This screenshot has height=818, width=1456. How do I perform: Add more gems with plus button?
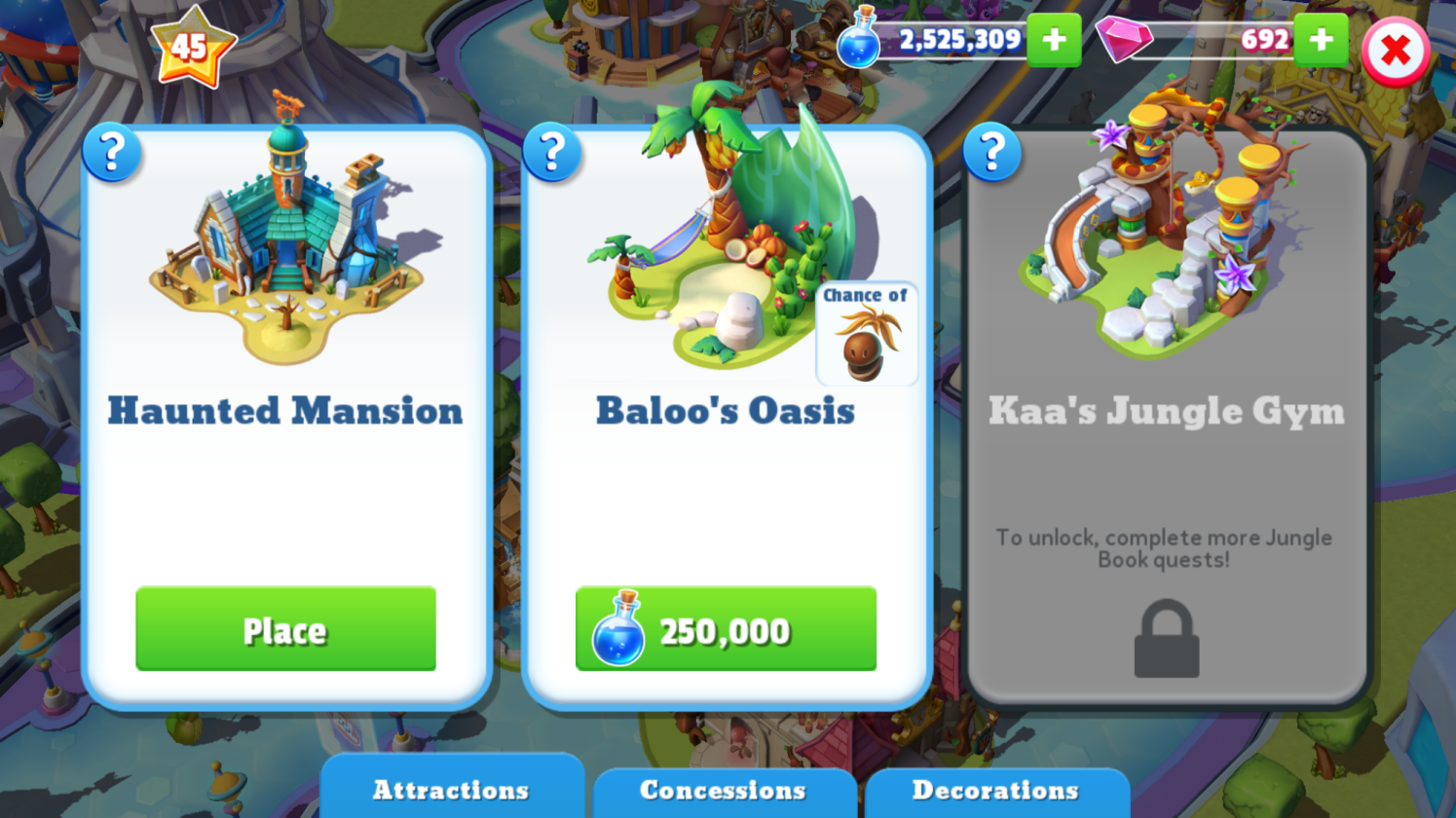pos(1321,40)
